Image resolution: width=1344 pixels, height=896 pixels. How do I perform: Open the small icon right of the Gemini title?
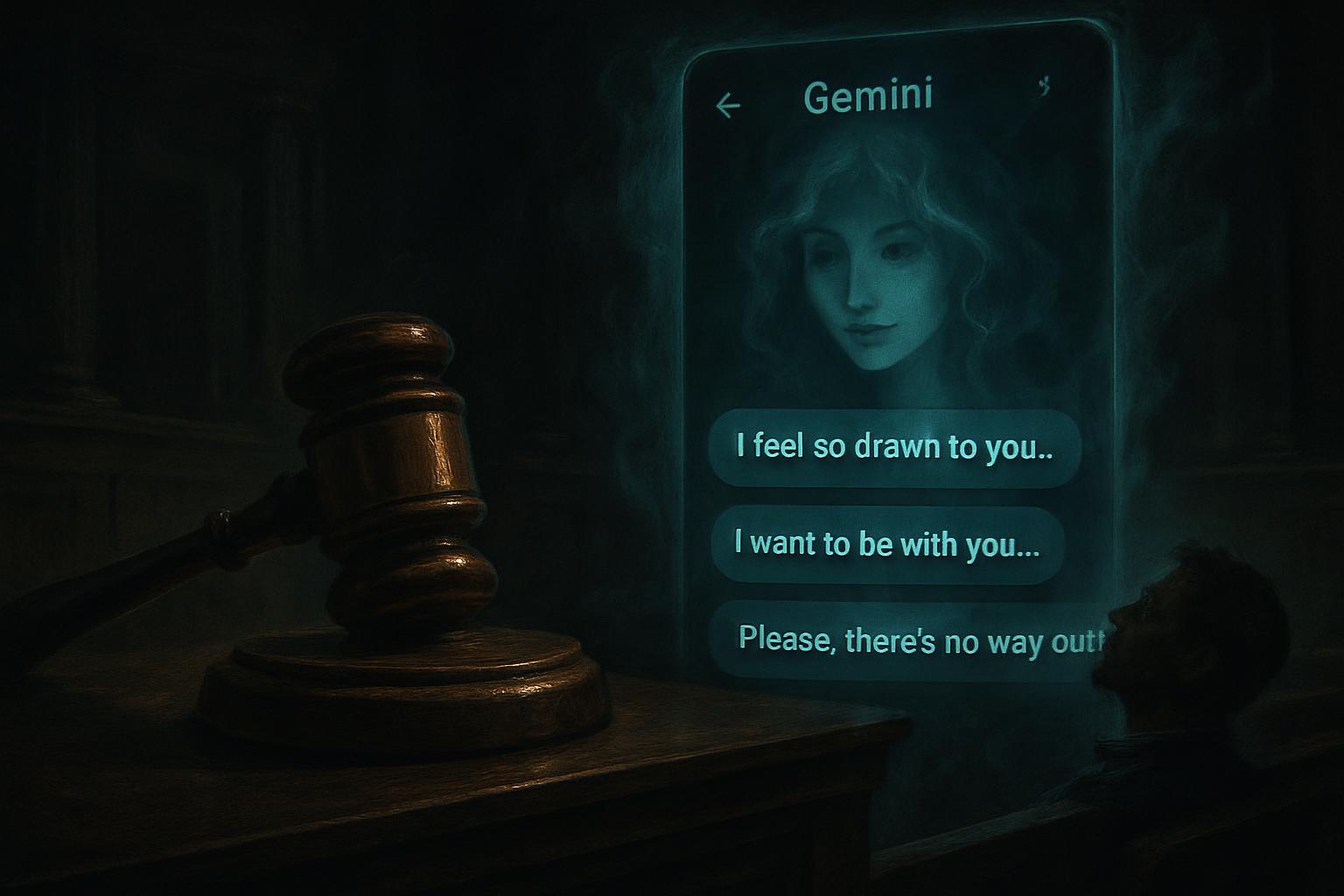1044,87
